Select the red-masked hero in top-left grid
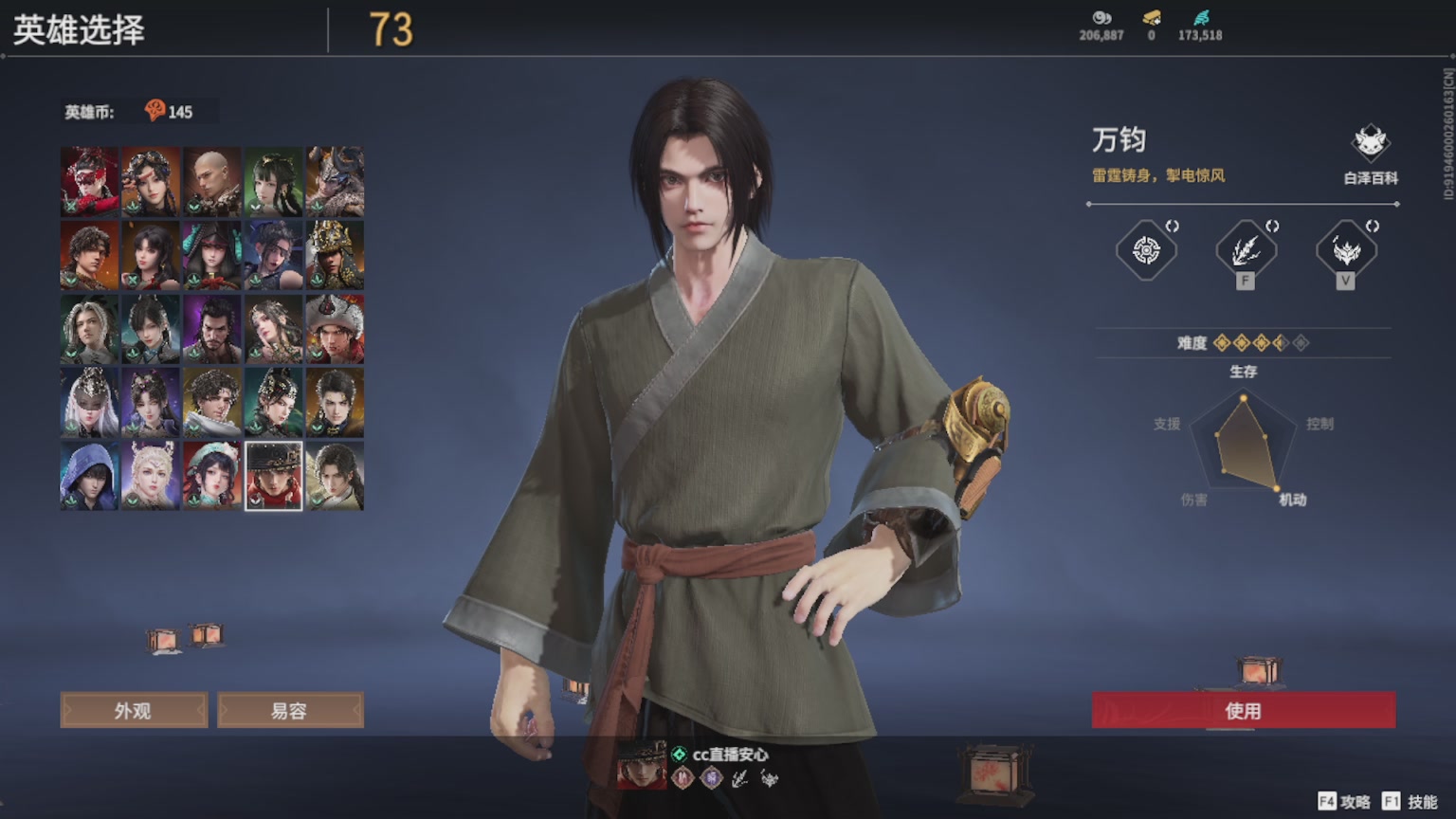This screenshot has width=1456, height=819. (x=88, y=178)
